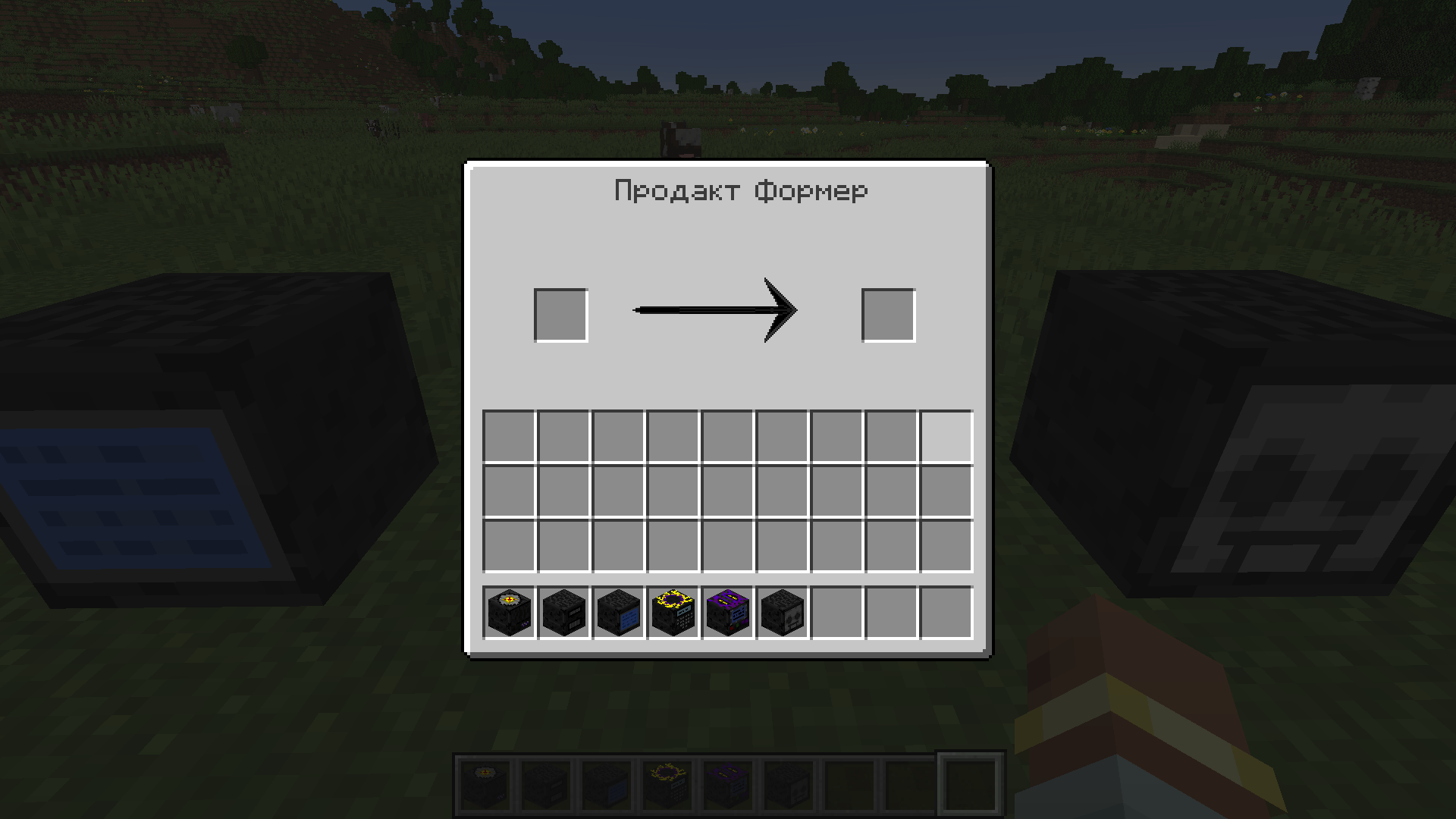Click the progress arrow between the slots

click(x=717, y=309)
